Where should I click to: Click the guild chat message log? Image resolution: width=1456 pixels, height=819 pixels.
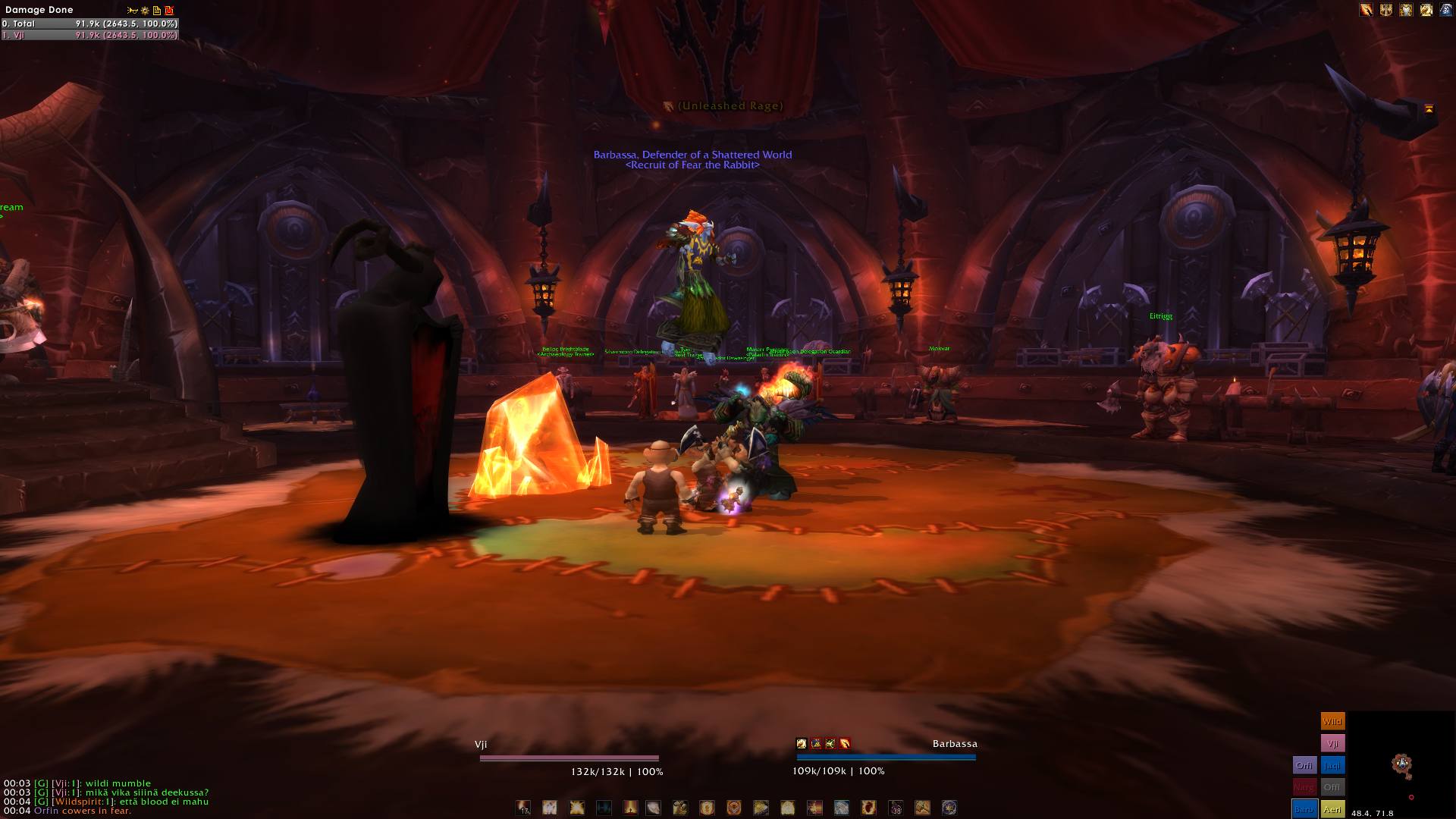point(106,797)
